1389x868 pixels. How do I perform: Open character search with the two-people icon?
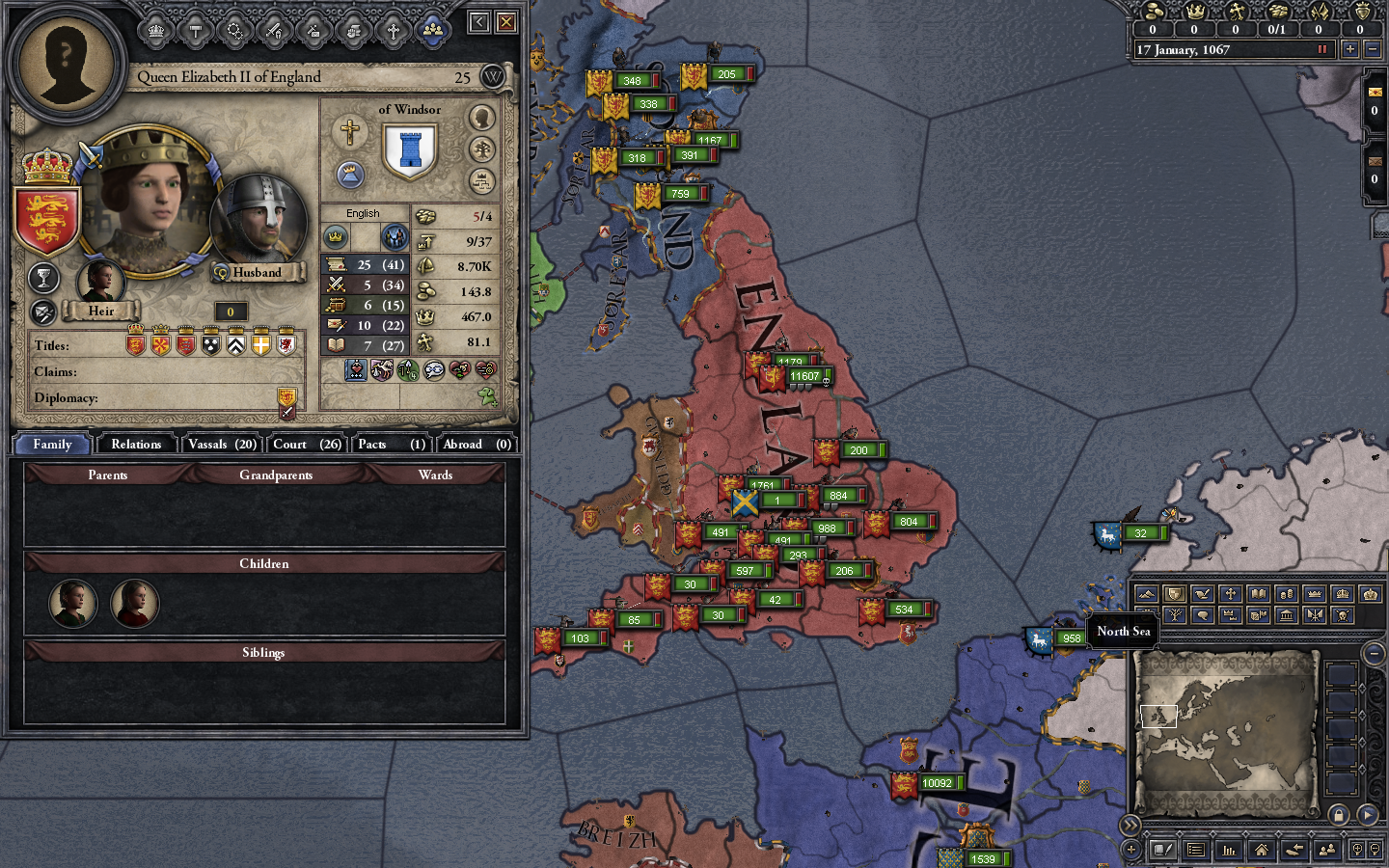[1327, 851]
